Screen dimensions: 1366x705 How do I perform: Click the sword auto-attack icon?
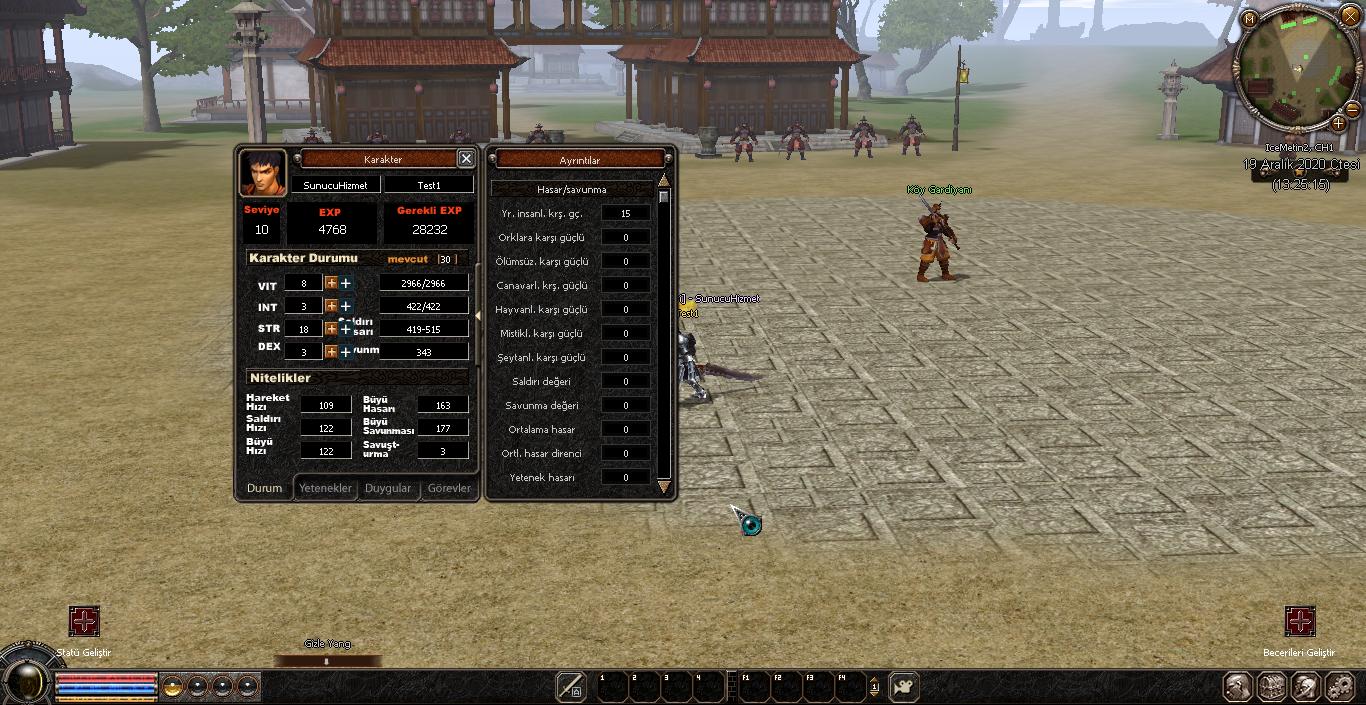click(571, 686)
